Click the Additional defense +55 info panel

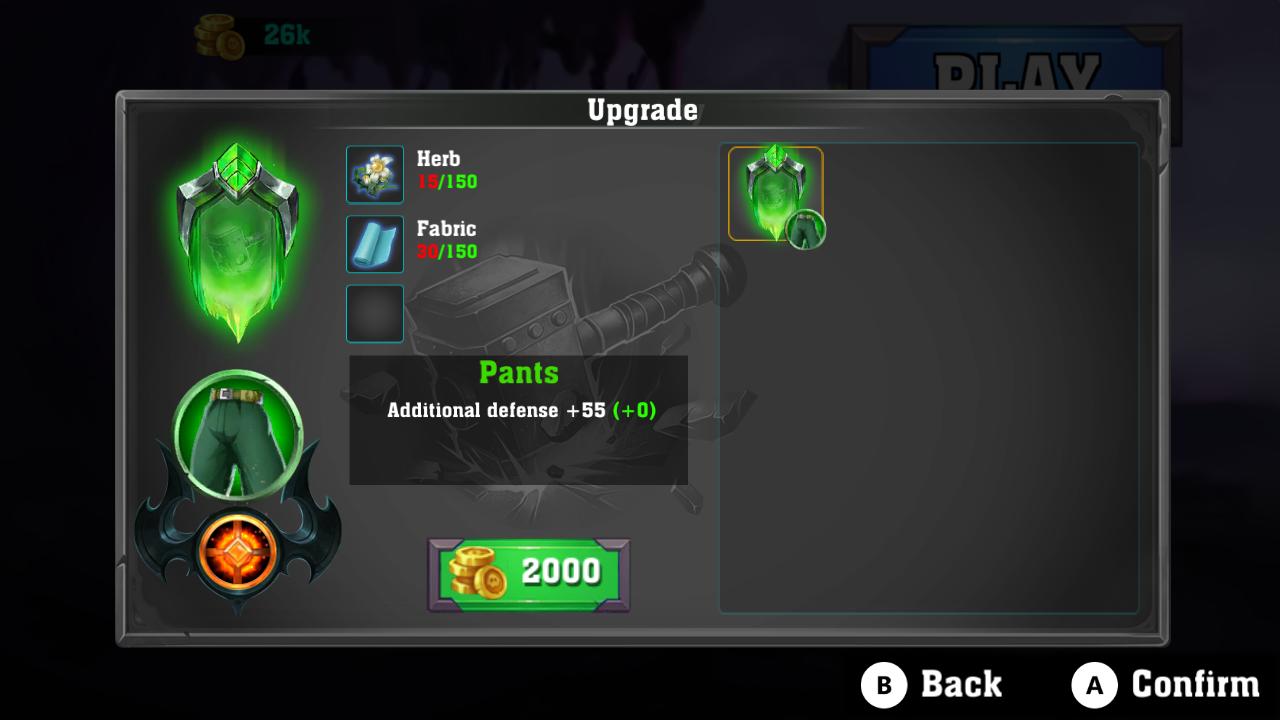[519, 410]
